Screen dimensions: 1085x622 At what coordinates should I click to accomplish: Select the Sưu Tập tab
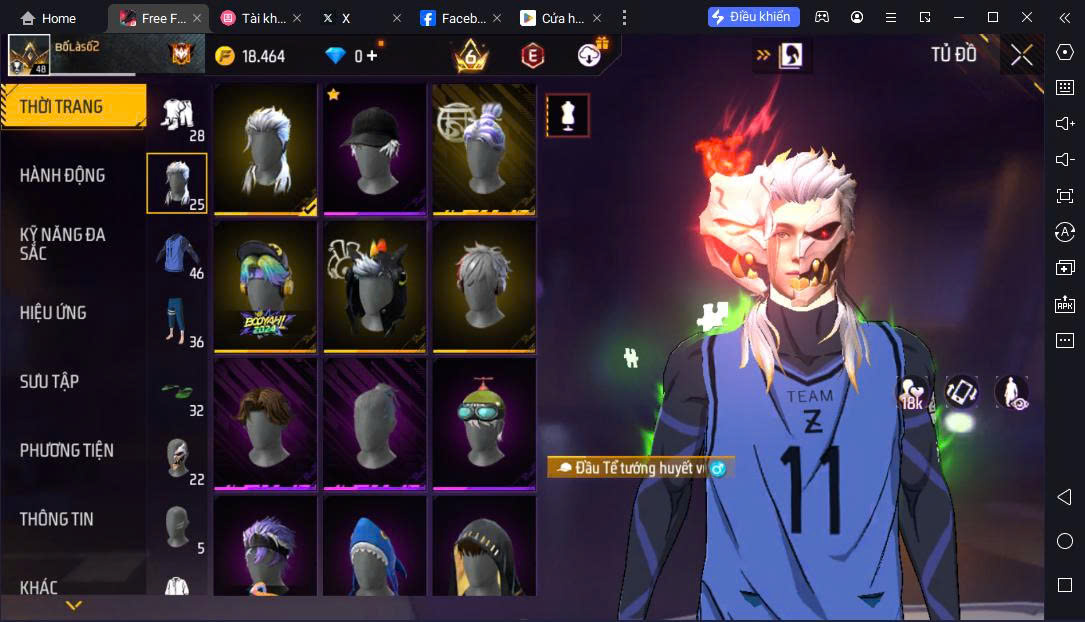[x=50, y=381]
